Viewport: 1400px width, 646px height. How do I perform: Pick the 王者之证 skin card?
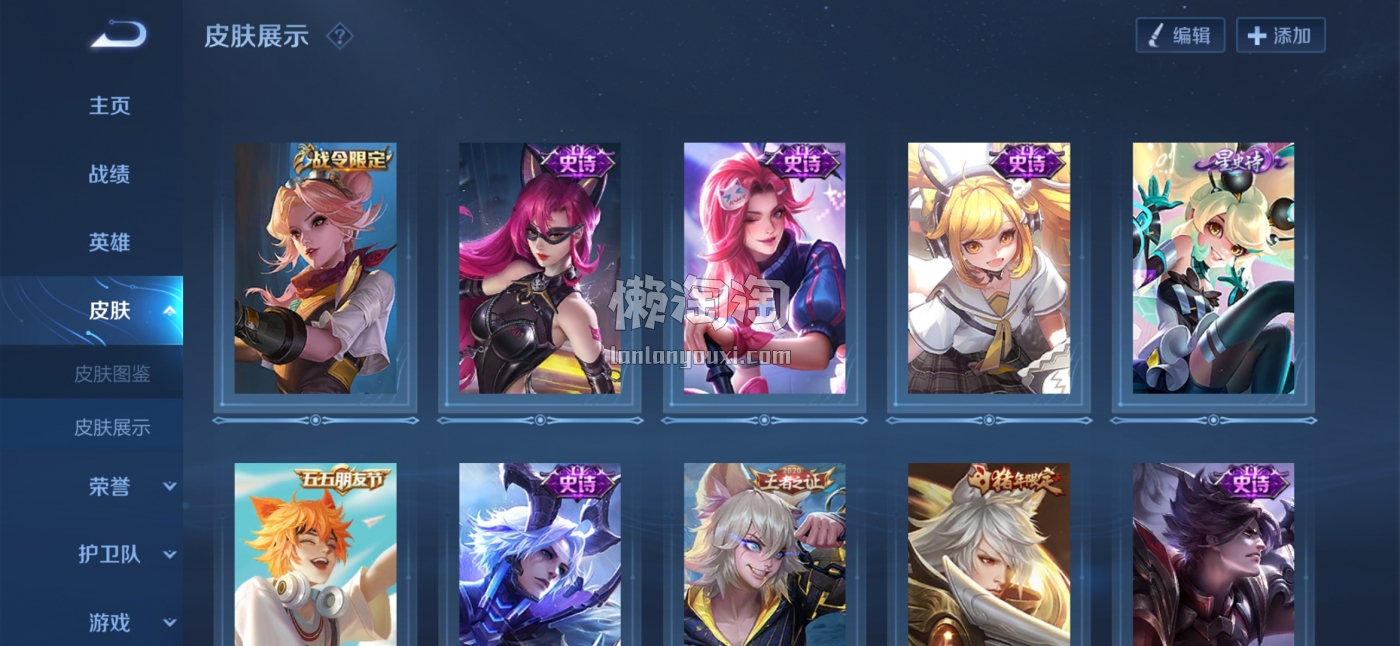pyautogui.click(x=764, y=553)
